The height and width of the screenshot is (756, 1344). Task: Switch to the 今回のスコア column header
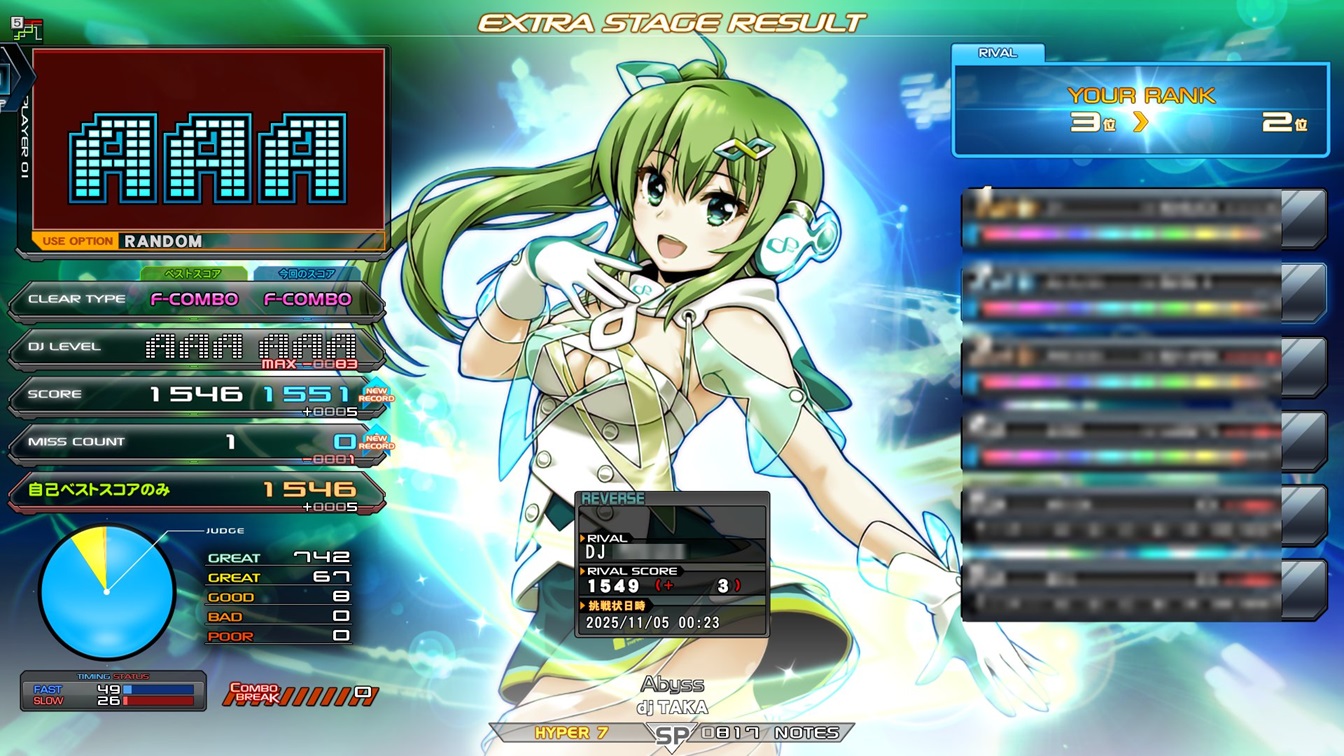(x=307, y=273)
